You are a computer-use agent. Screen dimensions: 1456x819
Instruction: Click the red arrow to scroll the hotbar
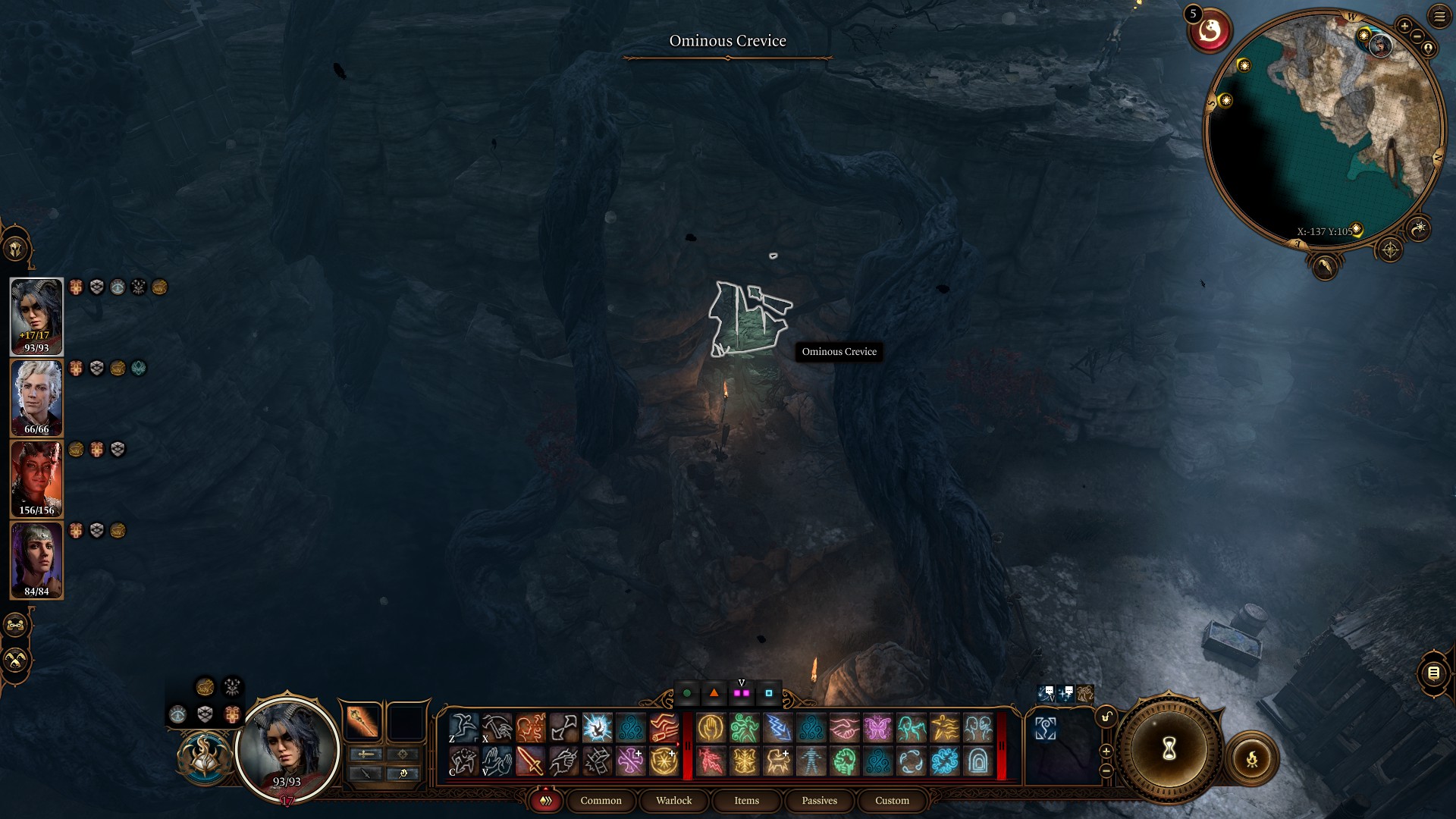[x=679, y=744]
